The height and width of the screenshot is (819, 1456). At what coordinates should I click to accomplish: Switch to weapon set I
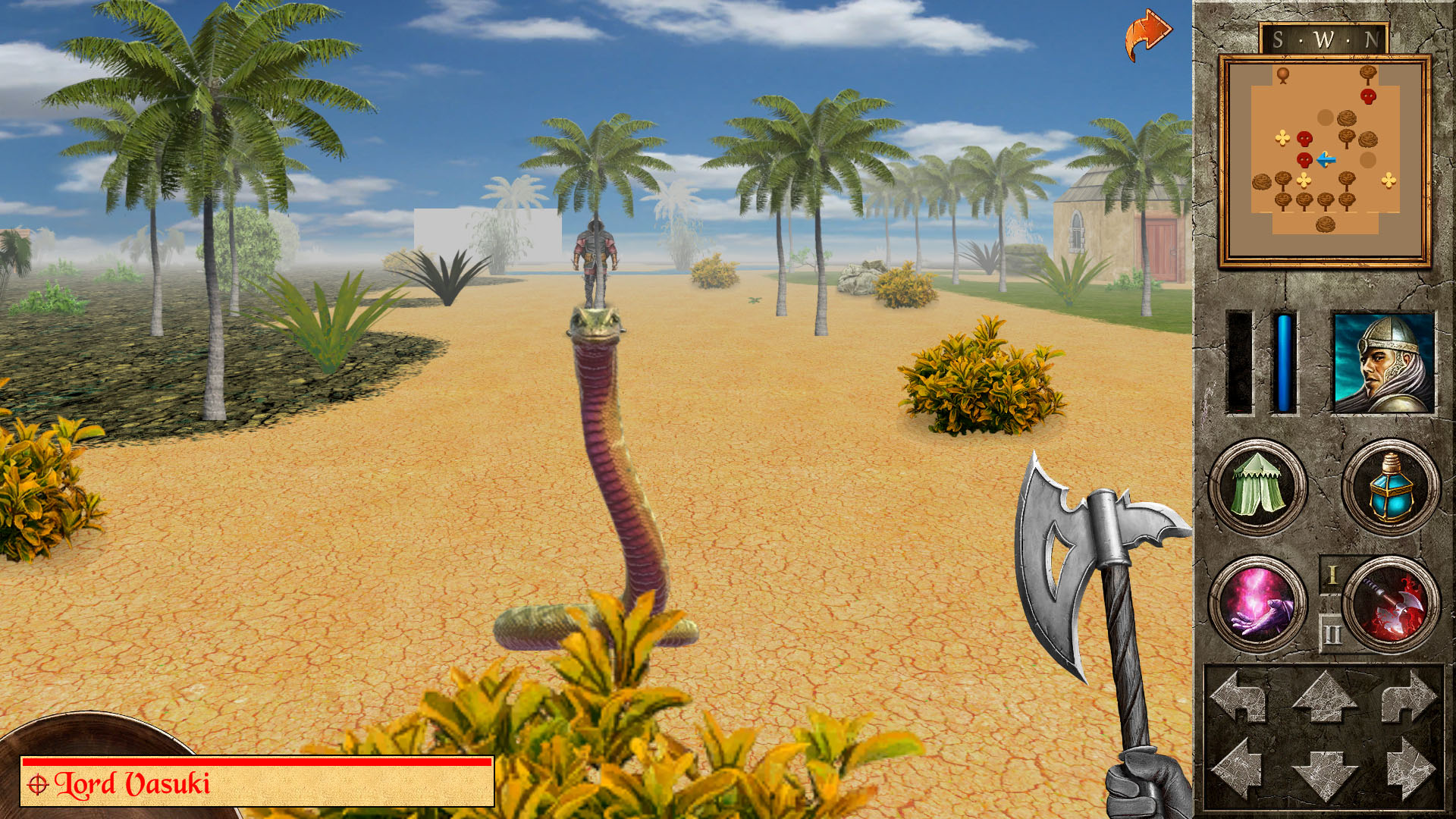tap(1332, 576)
